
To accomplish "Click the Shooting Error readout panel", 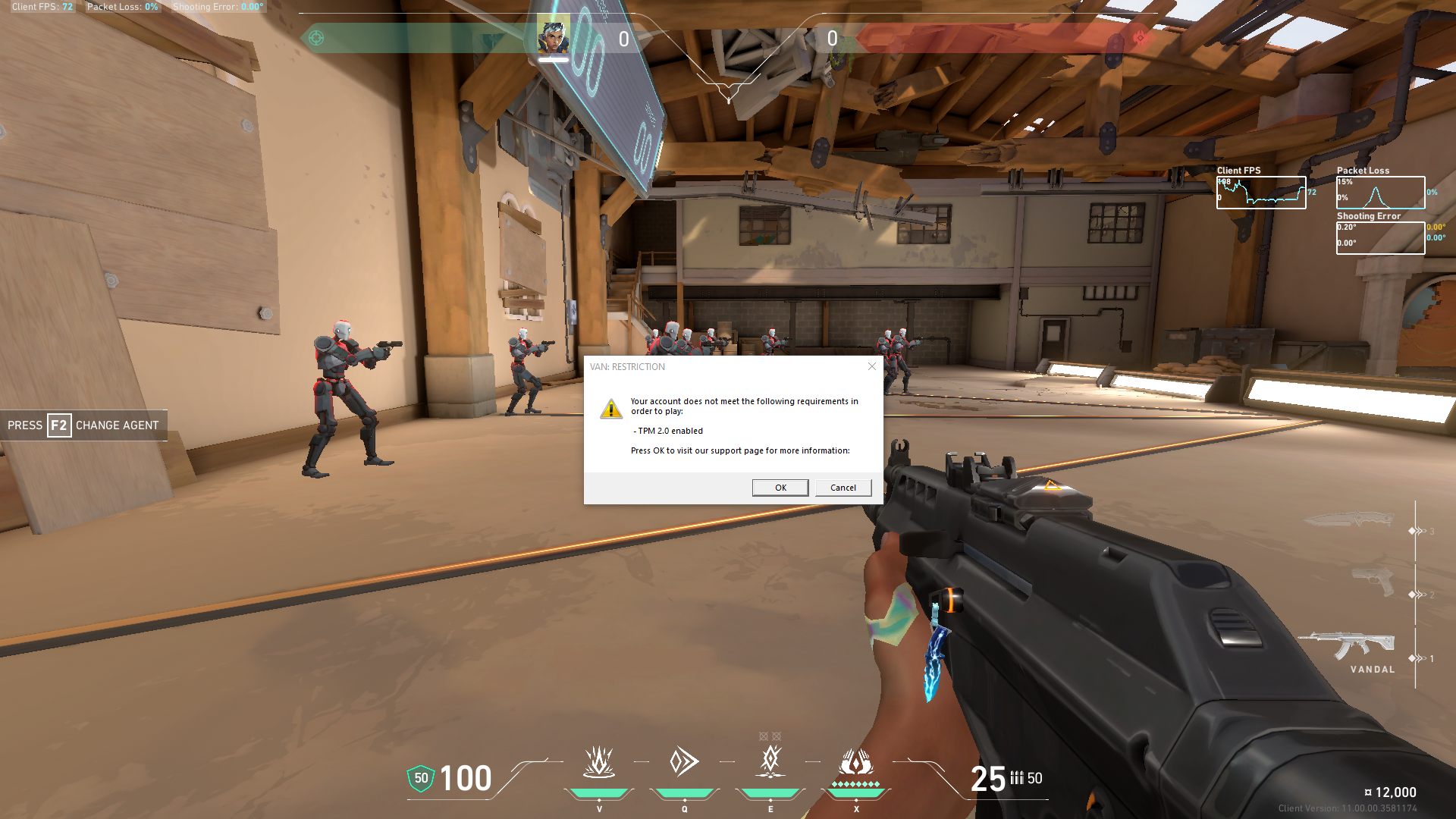I will [x=1380, y=239].
